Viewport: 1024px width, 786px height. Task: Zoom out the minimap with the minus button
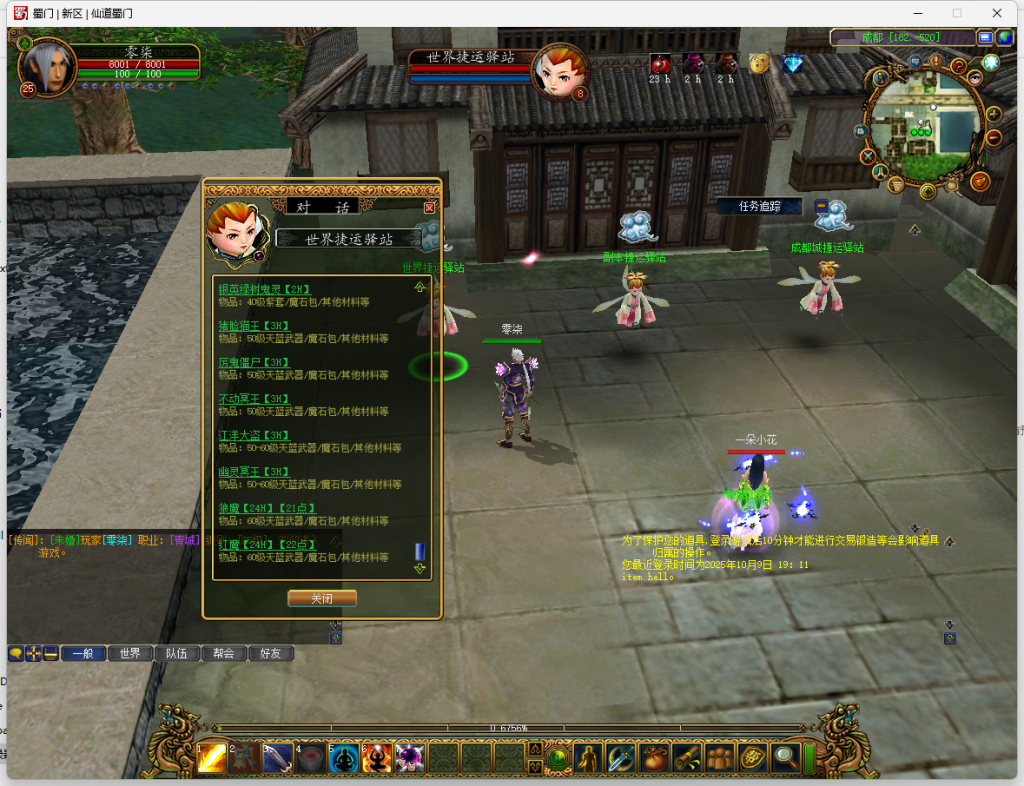tap(994, 137)
